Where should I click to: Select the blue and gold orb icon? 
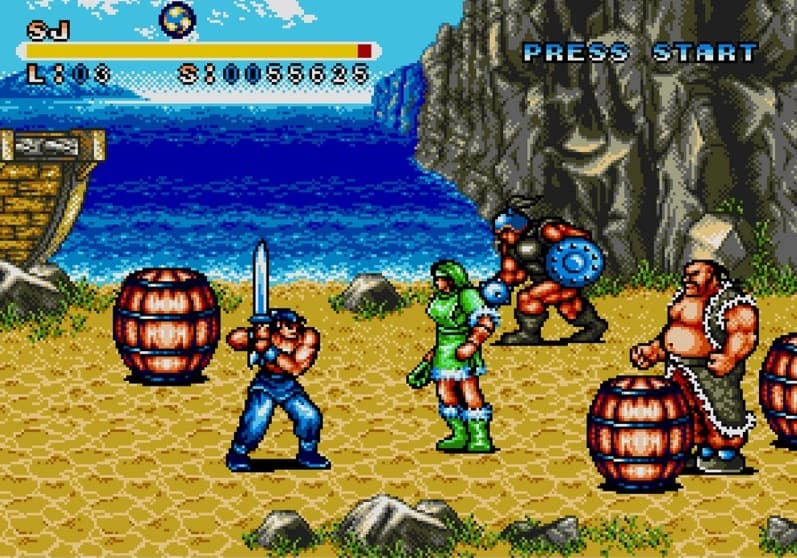pos(178,17)
